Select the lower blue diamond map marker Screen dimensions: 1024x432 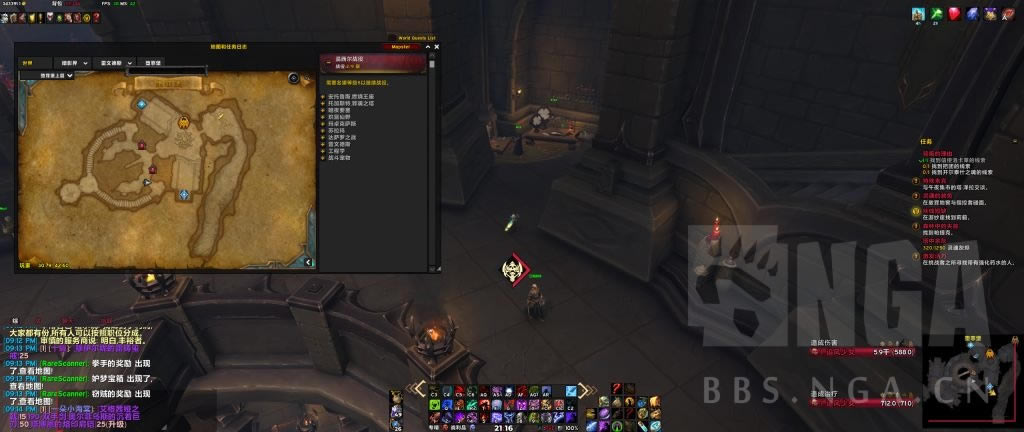point(184,194)
